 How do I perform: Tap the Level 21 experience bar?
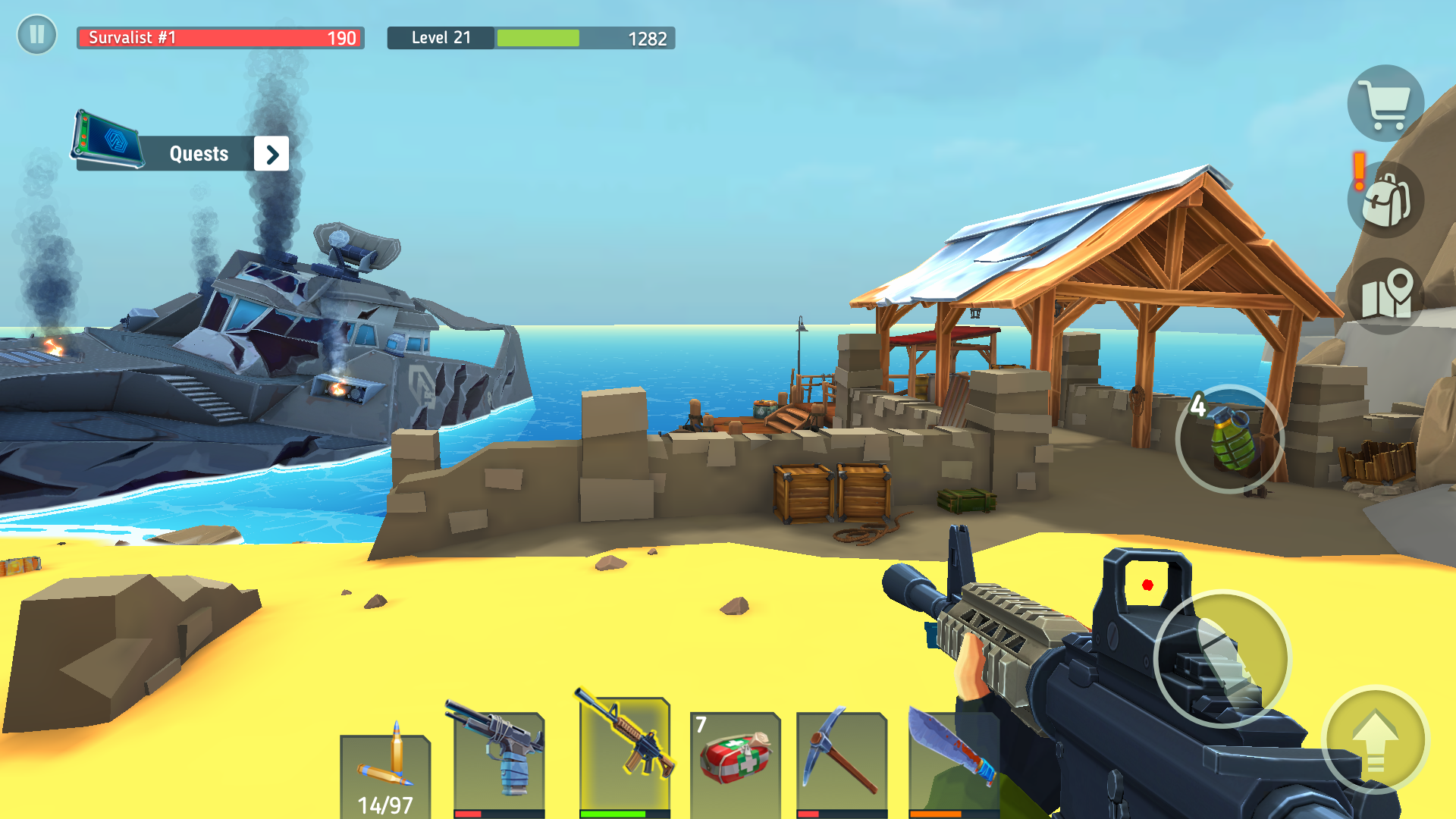tap(531, 38)
